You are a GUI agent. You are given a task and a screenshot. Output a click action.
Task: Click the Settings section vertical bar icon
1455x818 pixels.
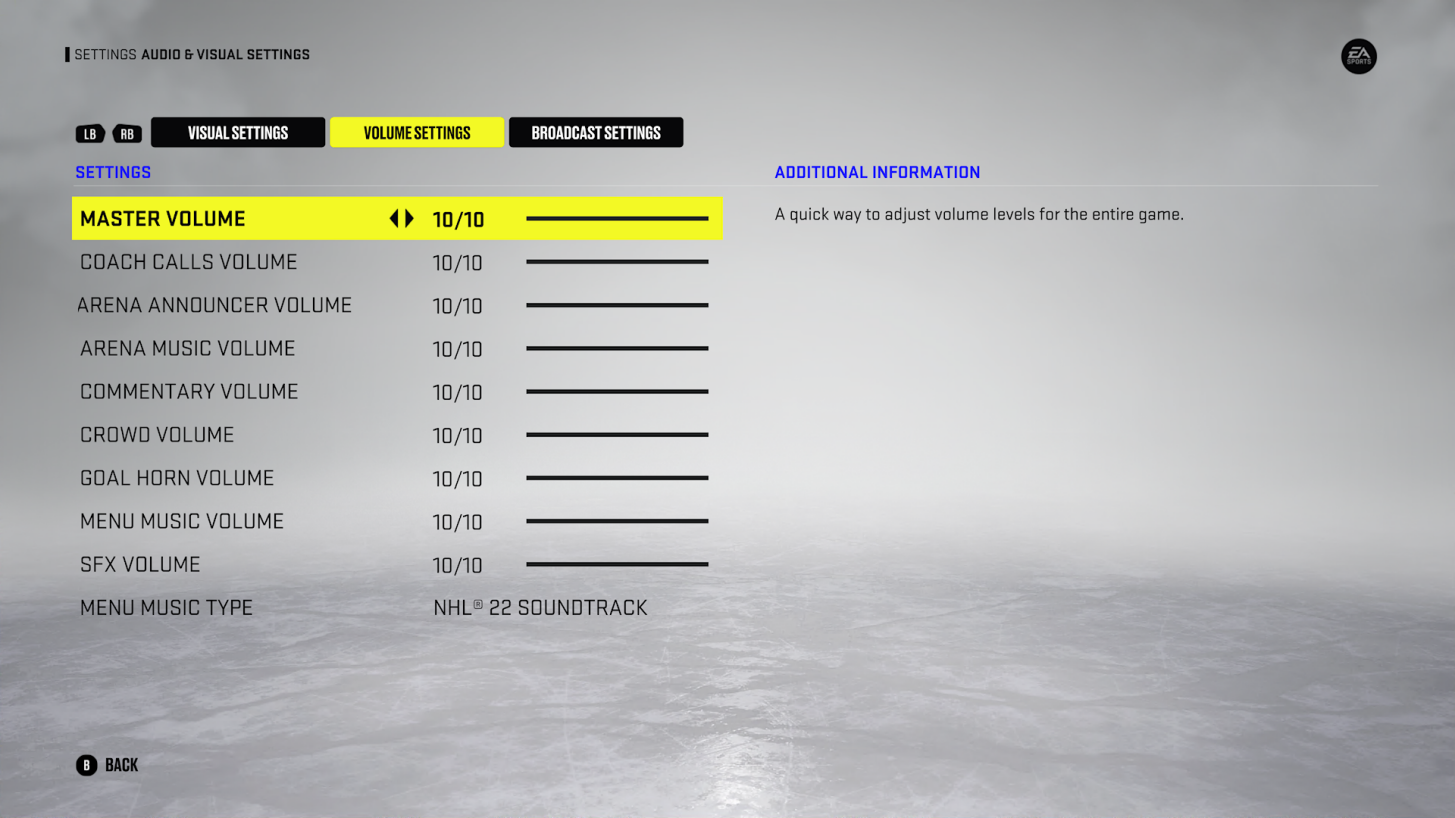click(x=66, y=54)
